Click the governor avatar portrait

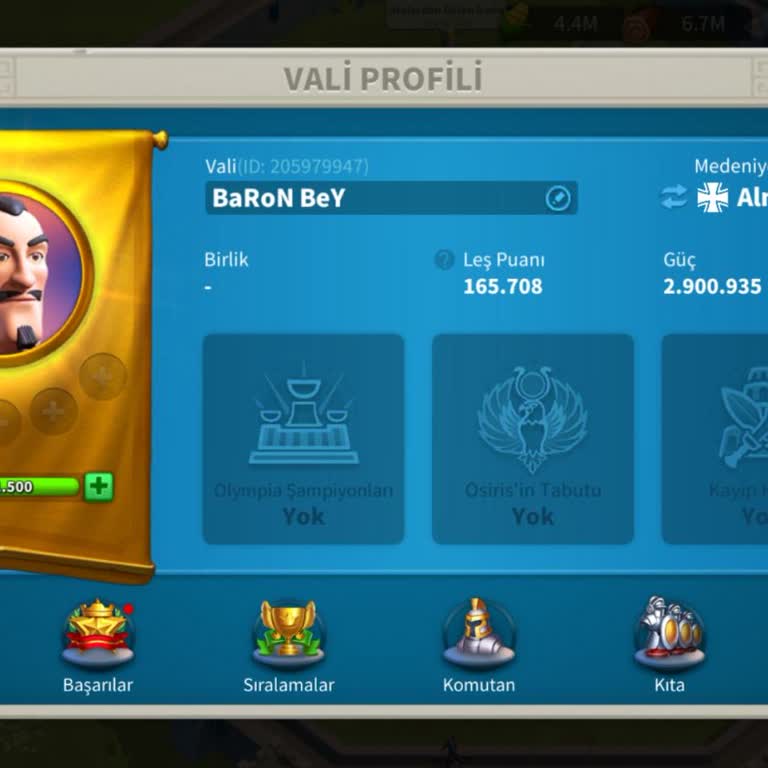point(28,270)
